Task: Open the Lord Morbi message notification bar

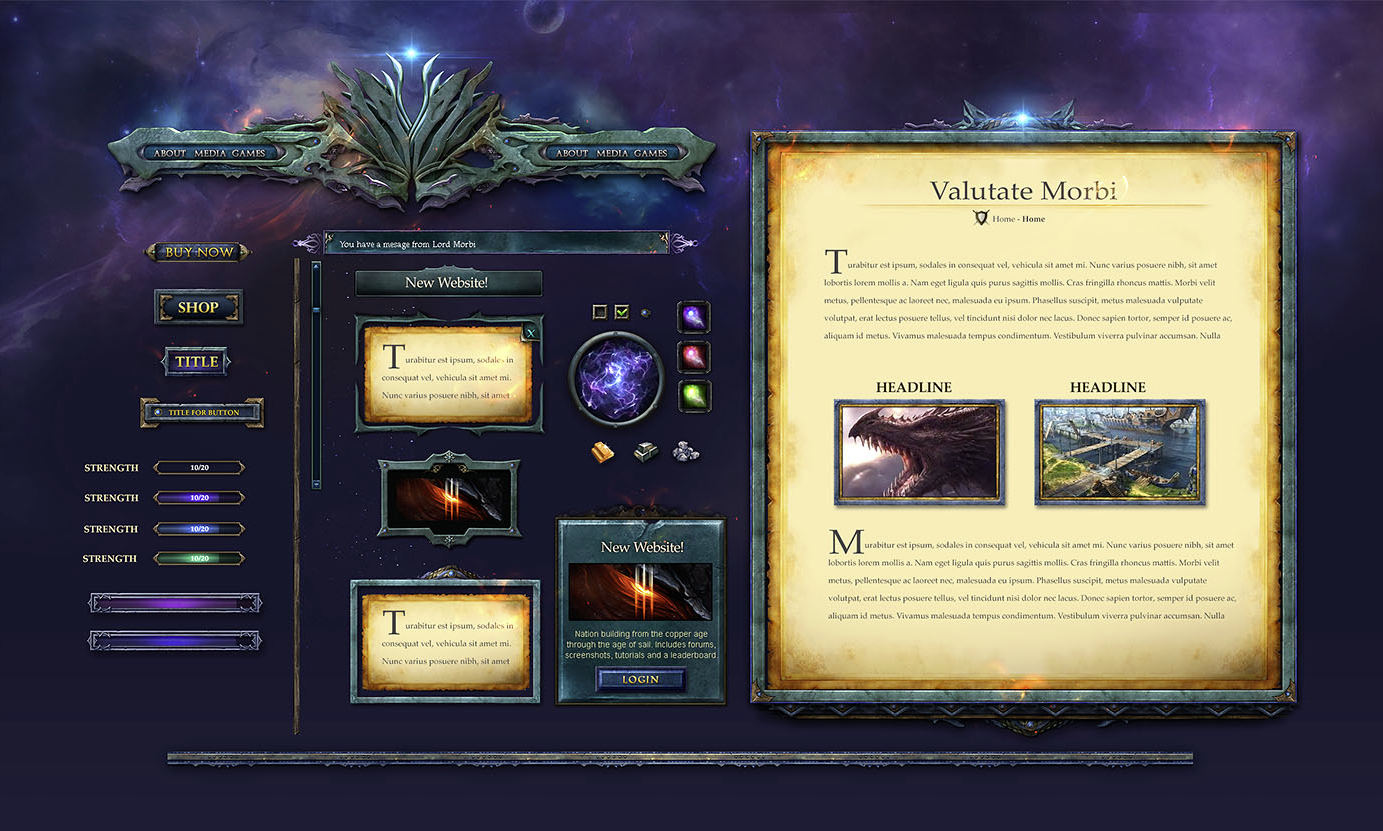Action: pyautogui.click(x=496, y=243)
